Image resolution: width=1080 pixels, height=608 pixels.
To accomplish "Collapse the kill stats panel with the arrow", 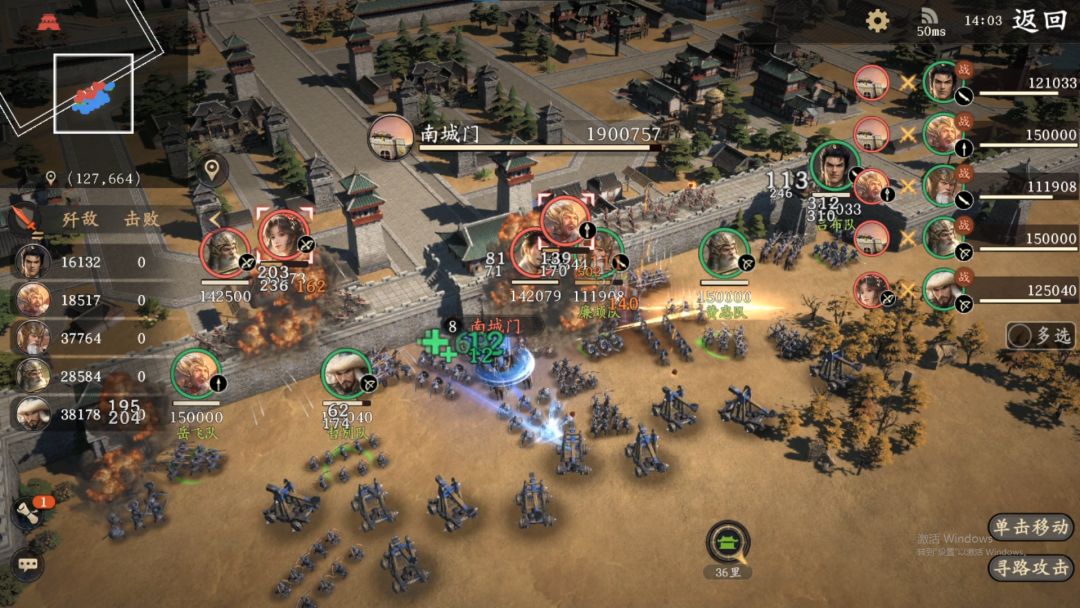I will [x=214, y=218].
